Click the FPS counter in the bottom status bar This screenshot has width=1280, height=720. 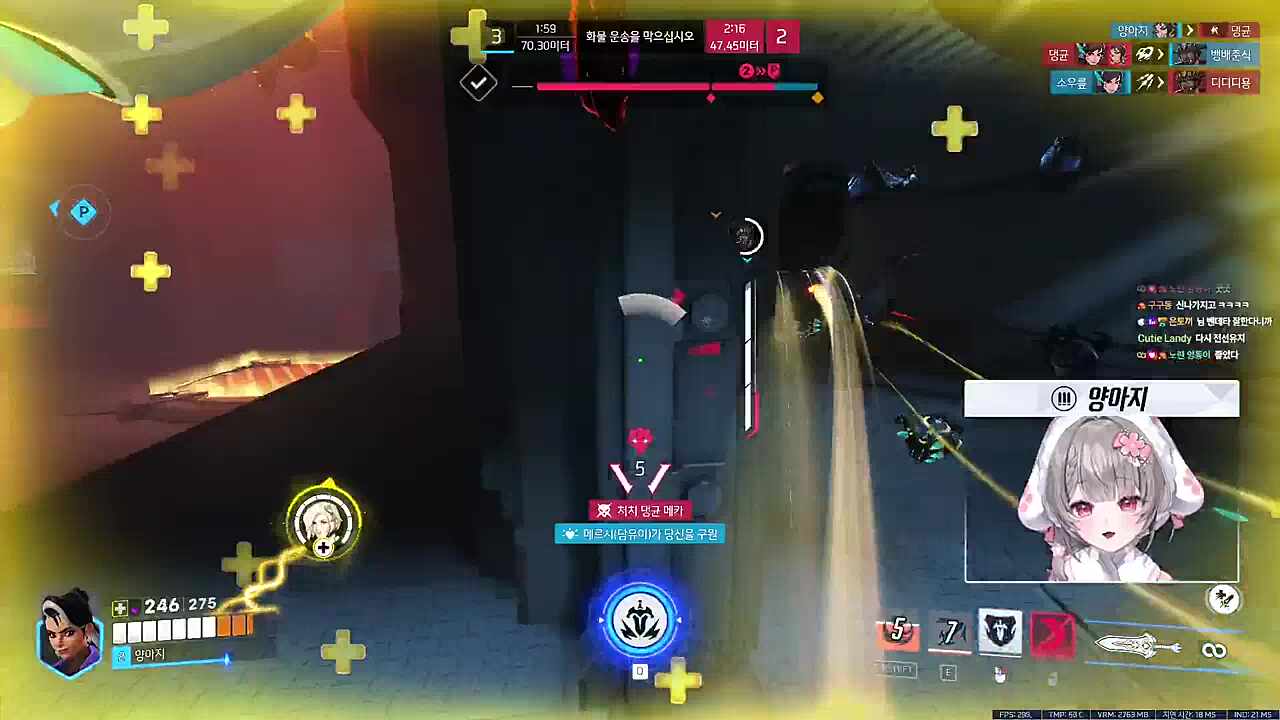click(1018, 714)
